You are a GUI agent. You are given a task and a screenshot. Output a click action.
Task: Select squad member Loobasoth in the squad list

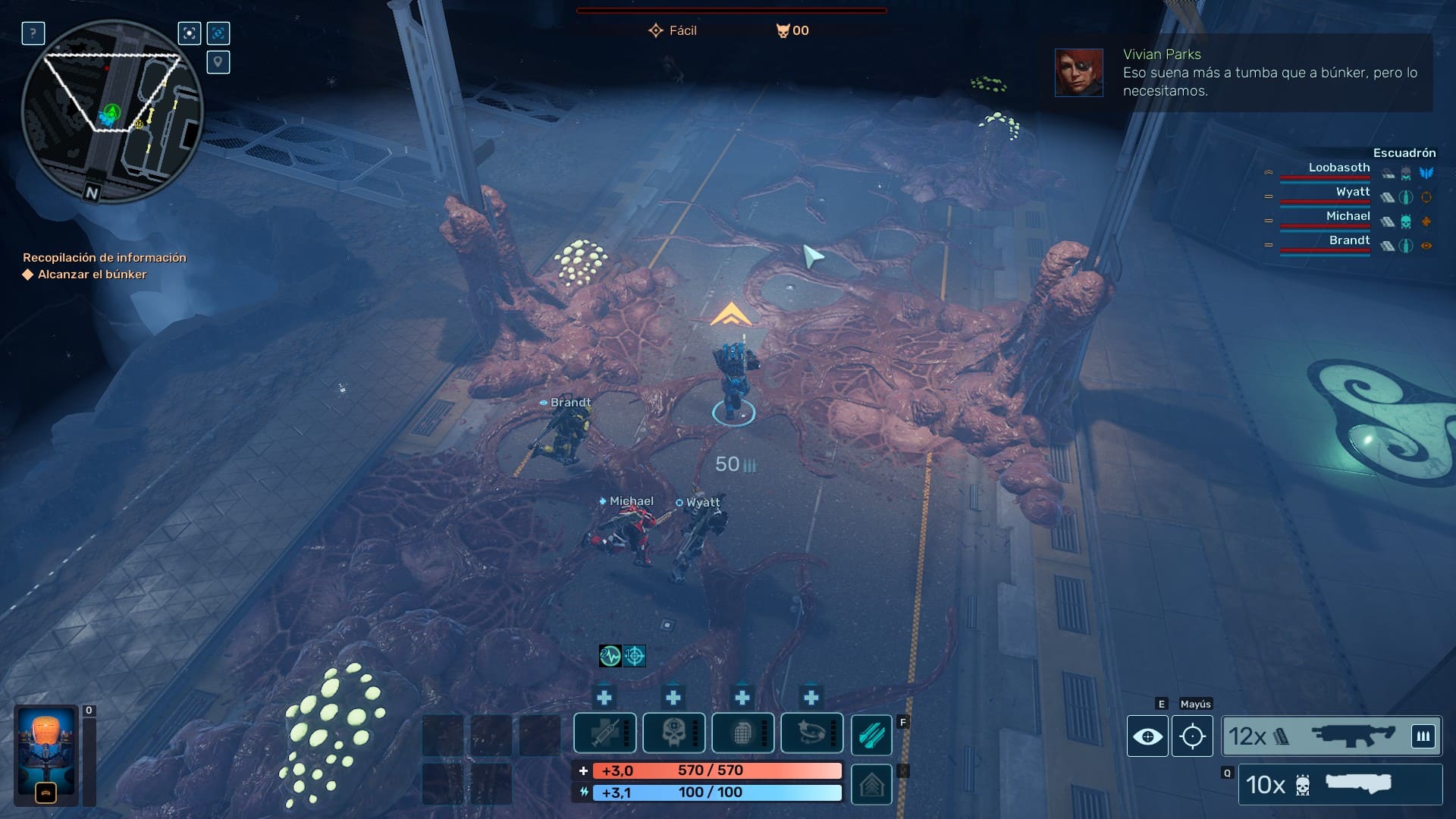click(x=1338, y=168)
